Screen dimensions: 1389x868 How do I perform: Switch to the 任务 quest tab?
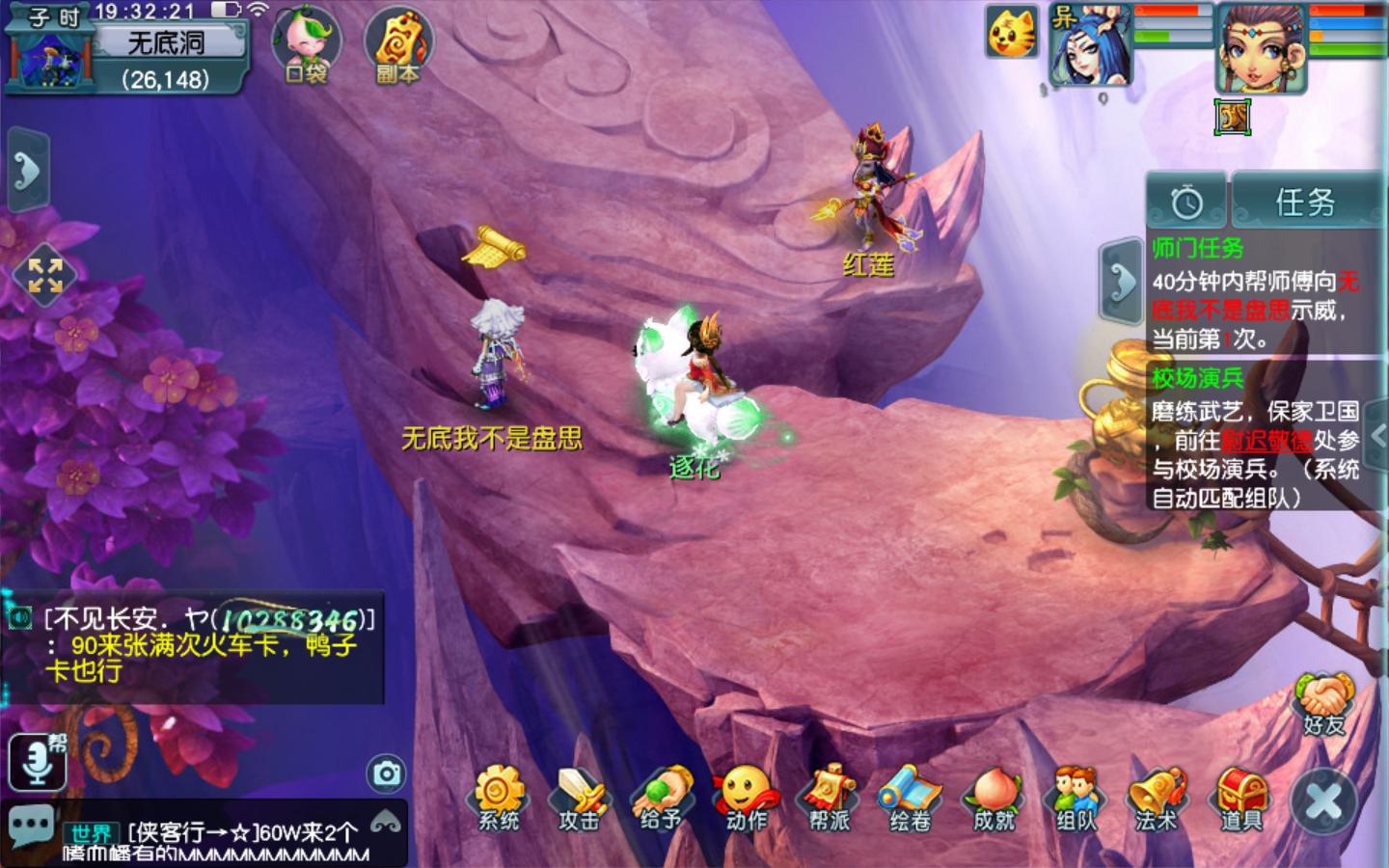(x=1305, y=202)
